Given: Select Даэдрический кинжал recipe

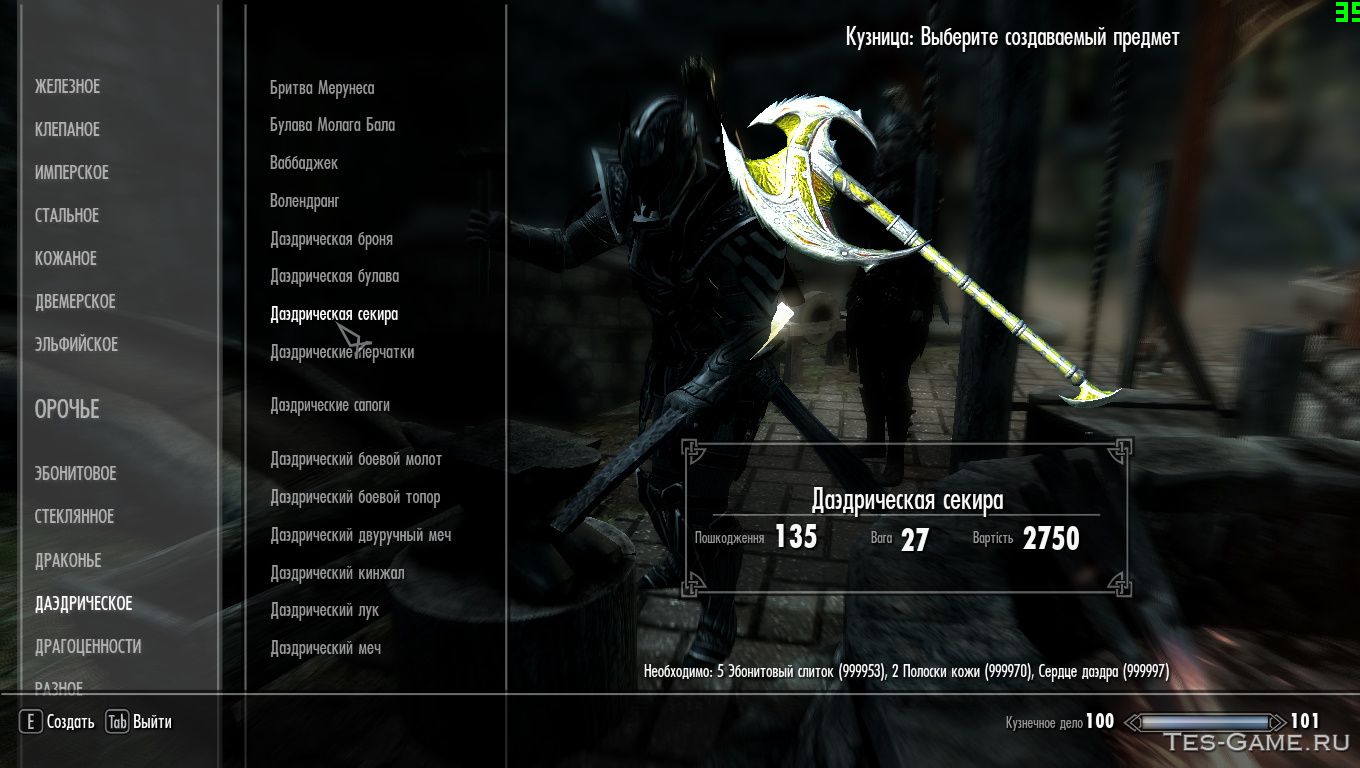Looking at the screenshot, I should coord(337,574).
